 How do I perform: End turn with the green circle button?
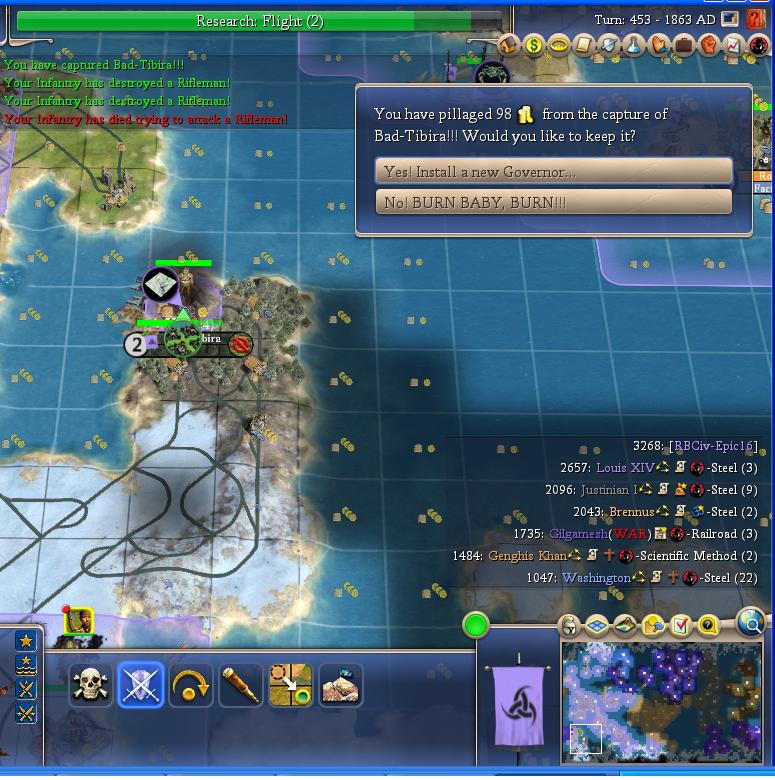[x=476, y=627]
